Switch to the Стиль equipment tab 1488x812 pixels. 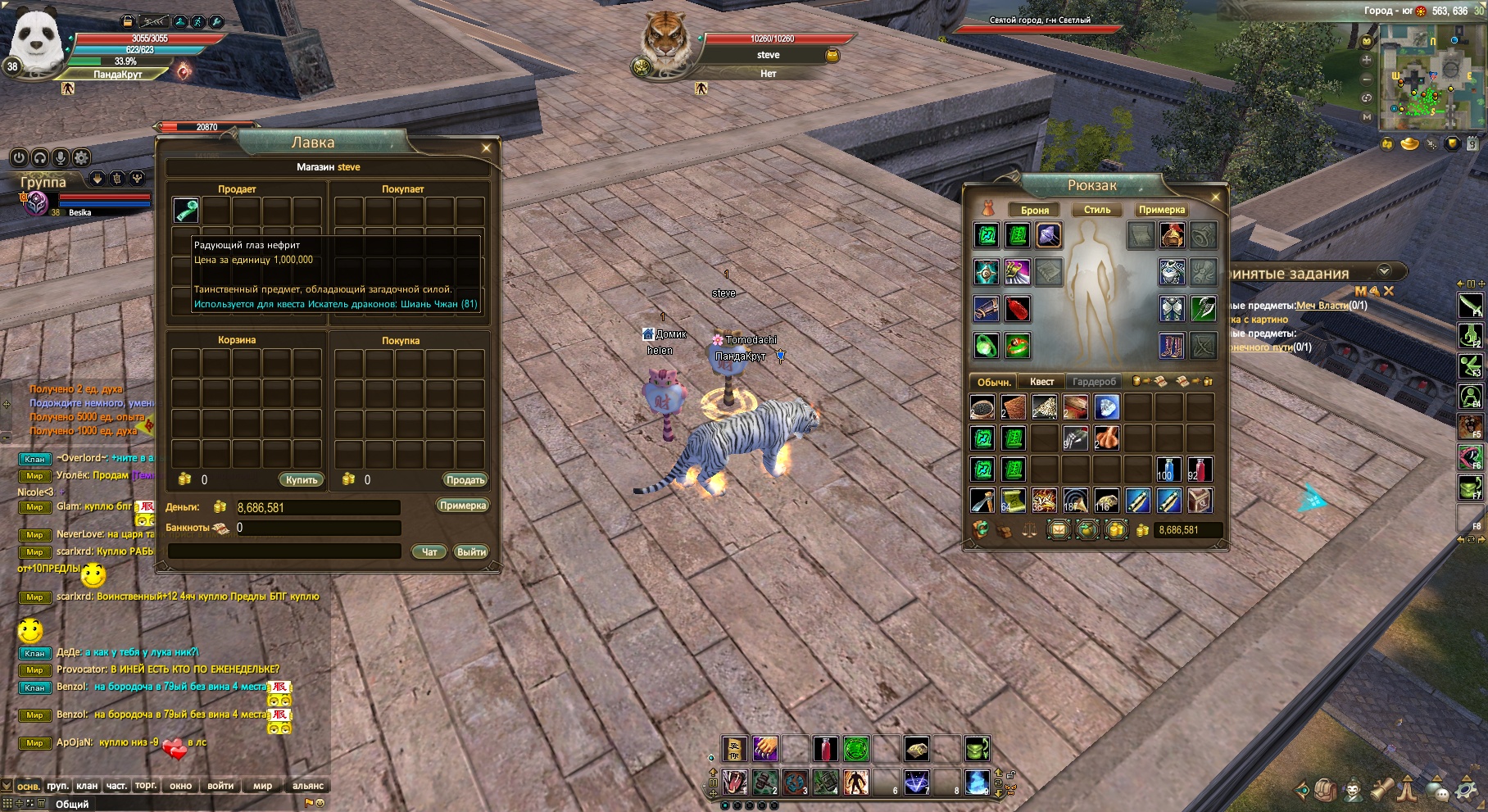click(1097, 210)
